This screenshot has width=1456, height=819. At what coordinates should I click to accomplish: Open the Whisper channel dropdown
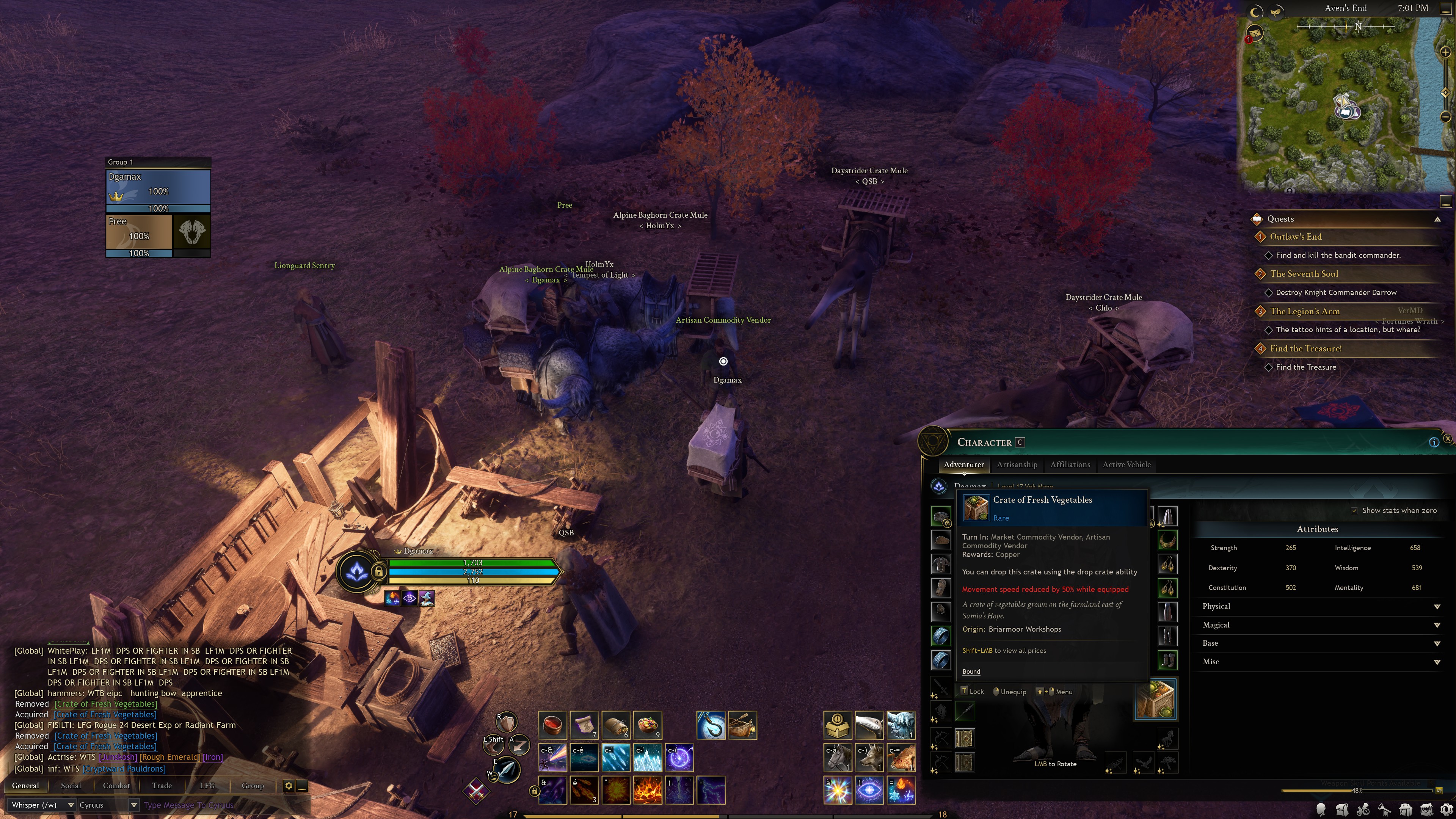[x=71, y=805]
